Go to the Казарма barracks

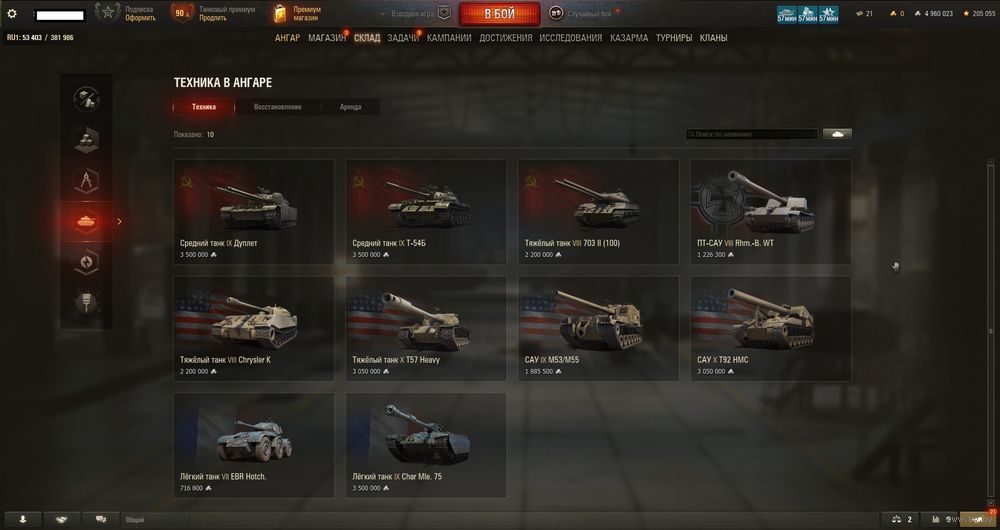tap(629, 38)
